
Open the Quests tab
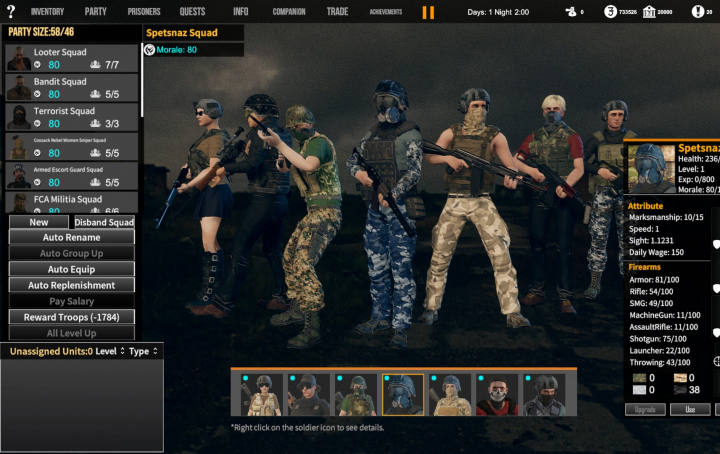192,12
